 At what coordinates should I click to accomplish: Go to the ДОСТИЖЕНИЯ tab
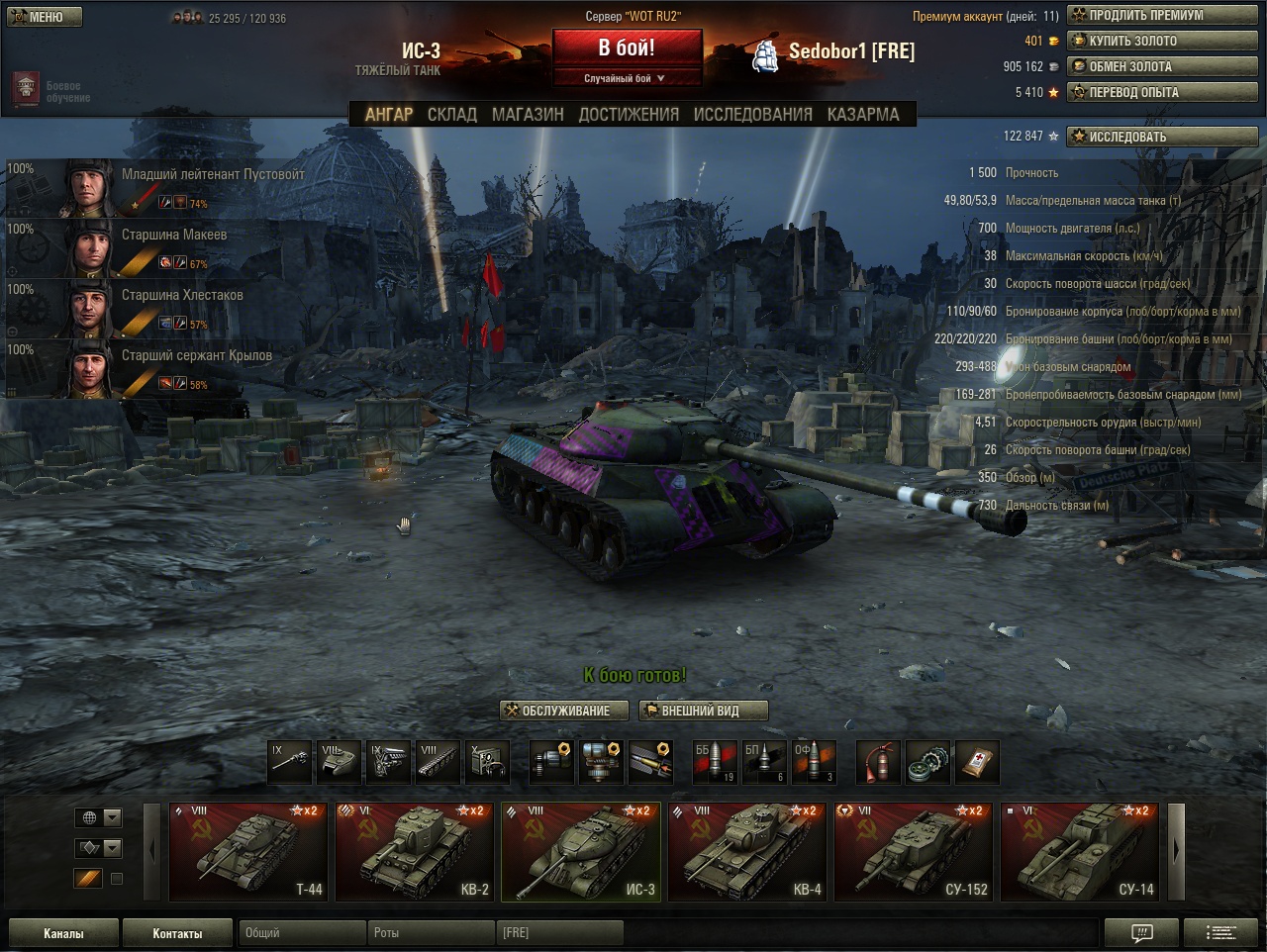[x=629, y=115]
